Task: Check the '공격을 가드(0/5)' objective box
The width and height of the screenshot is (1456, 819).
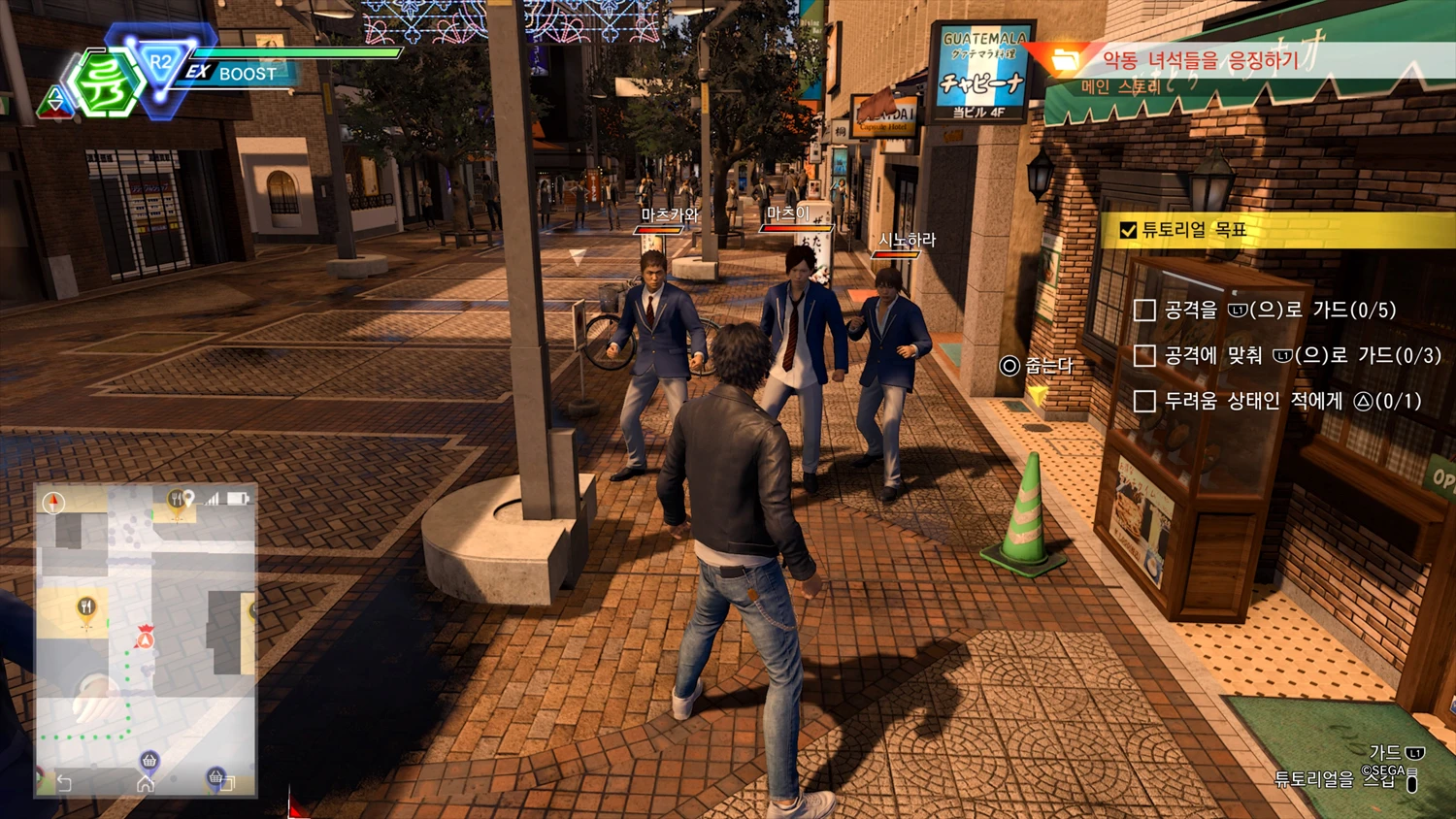Action: point(1144,311)
